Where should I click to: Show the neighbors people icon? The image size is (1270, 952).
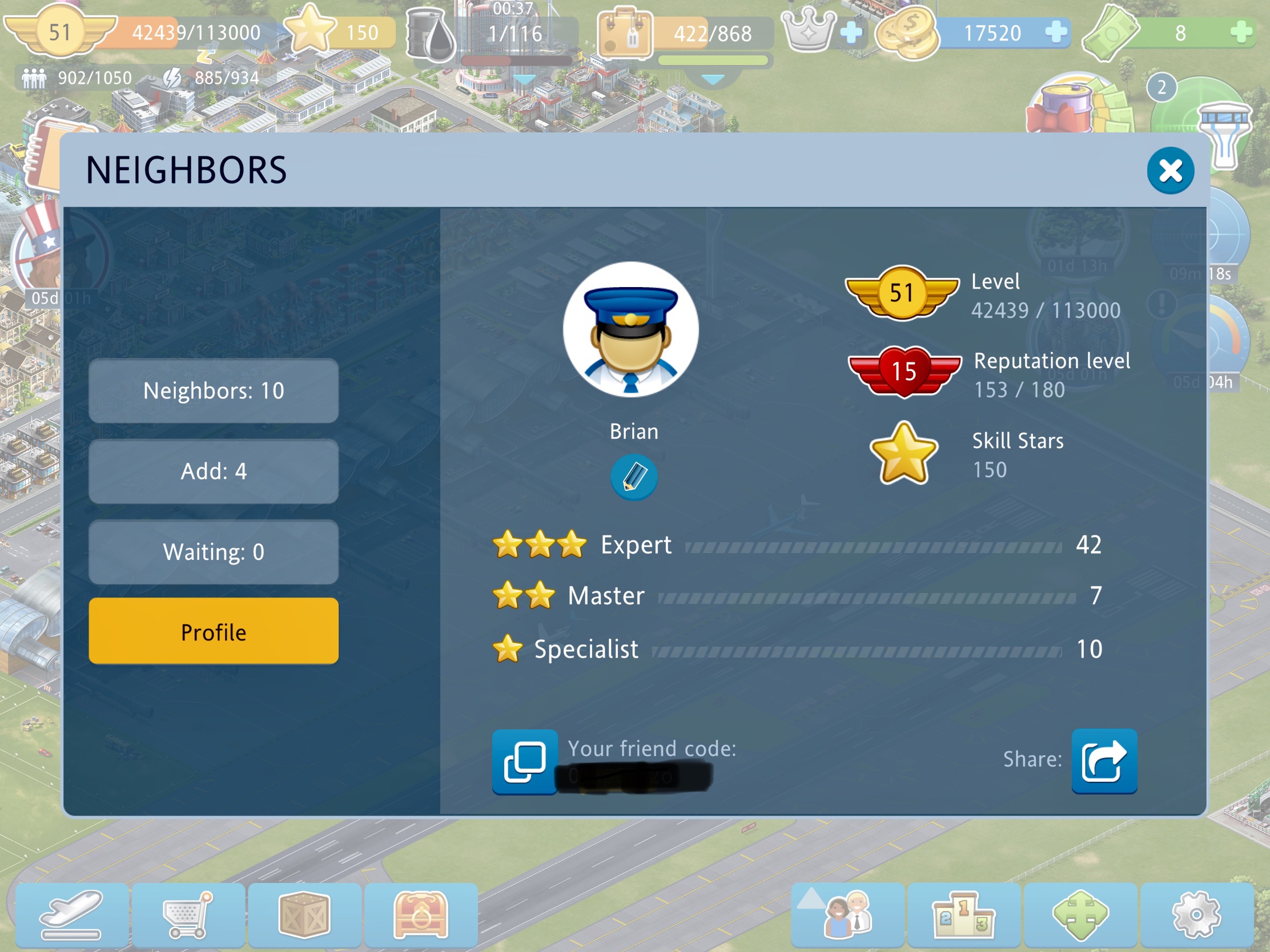coord(847,915)
